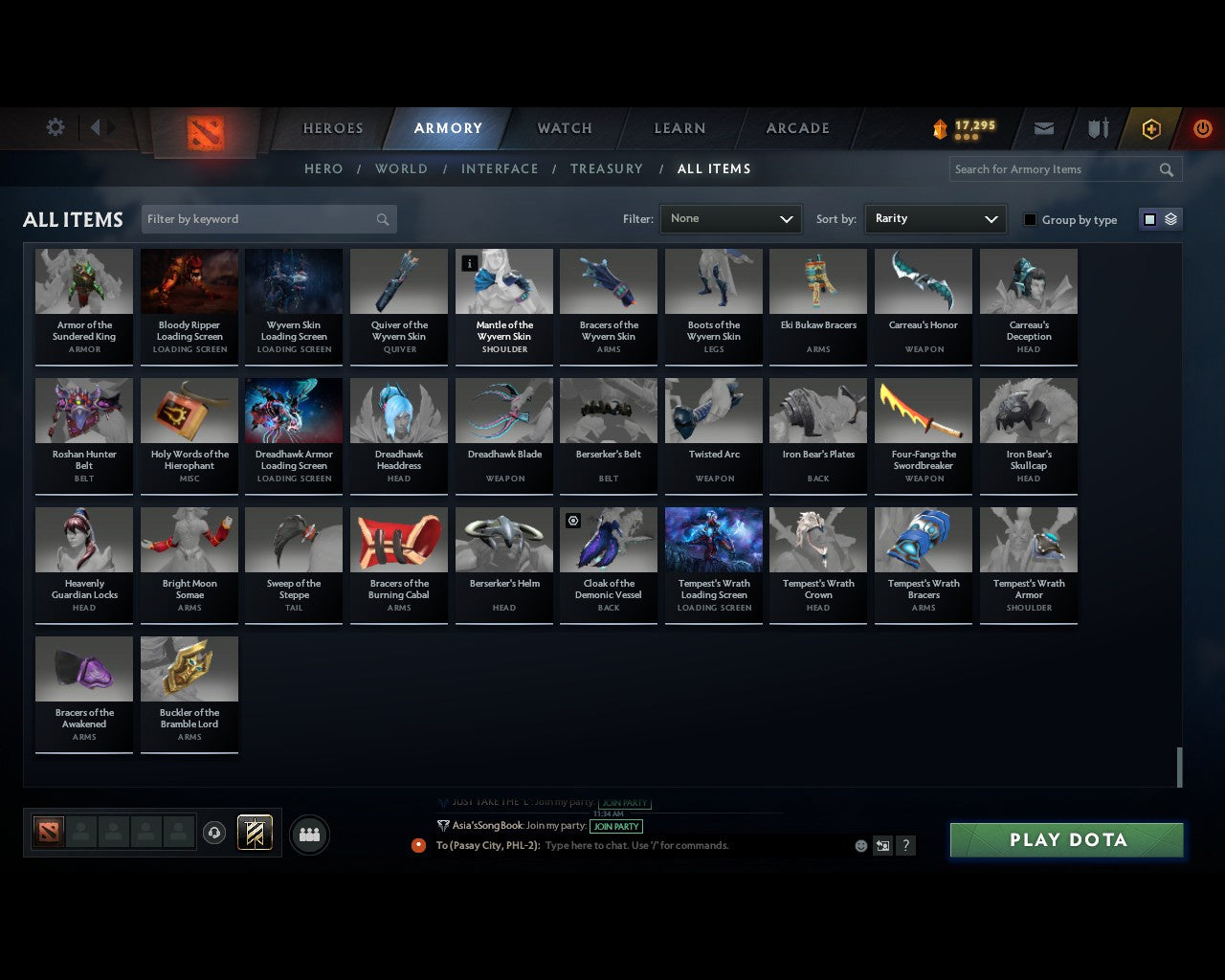Click the shield and sword armory icon

1097,128
